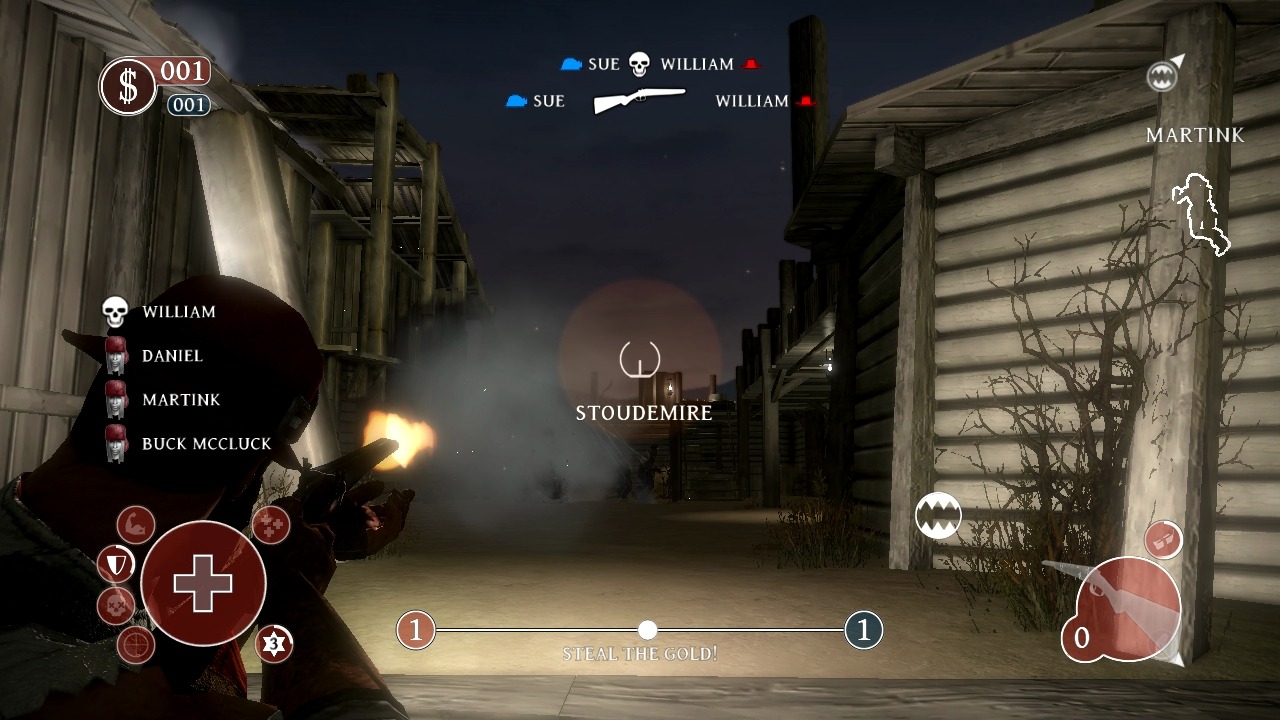This screenshot has width=1280, height=720.
Task: Choose Daniel from the team list
Action: point(172,356)
